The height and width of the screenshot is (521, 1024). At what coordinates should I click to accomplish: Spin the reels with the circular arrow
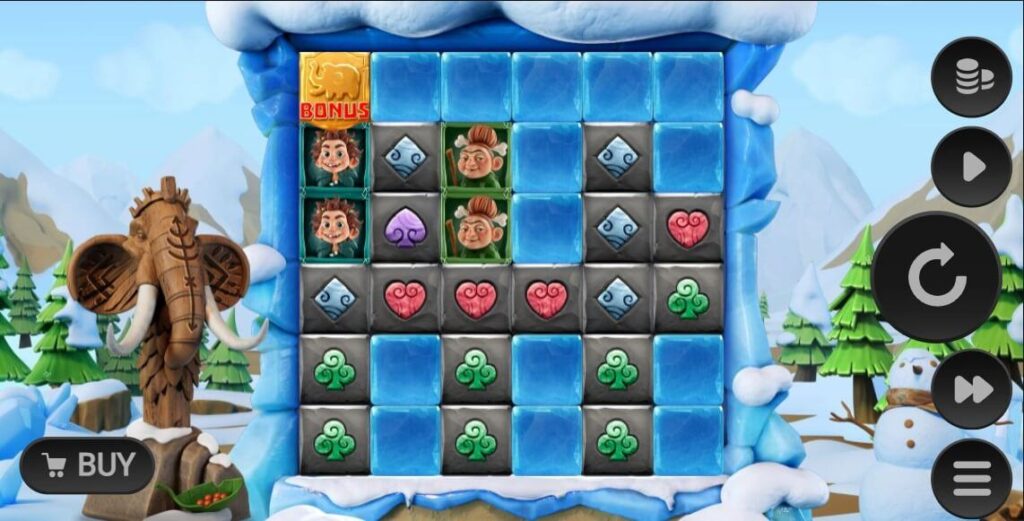pos(937,277)
